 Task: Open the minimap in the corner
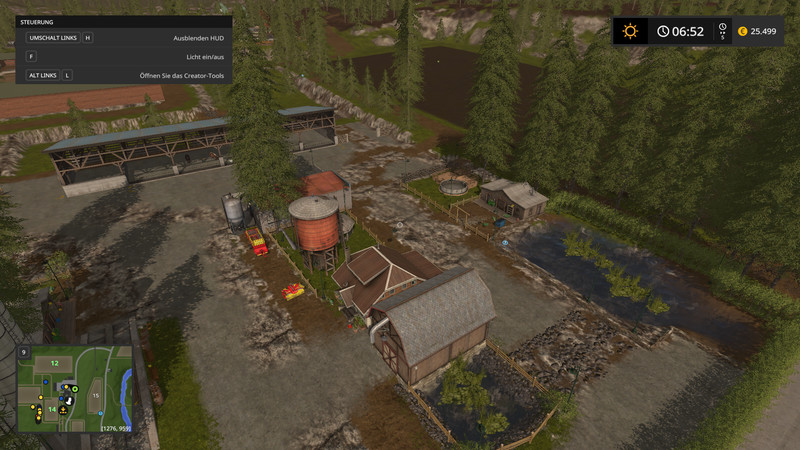(75, 389)
